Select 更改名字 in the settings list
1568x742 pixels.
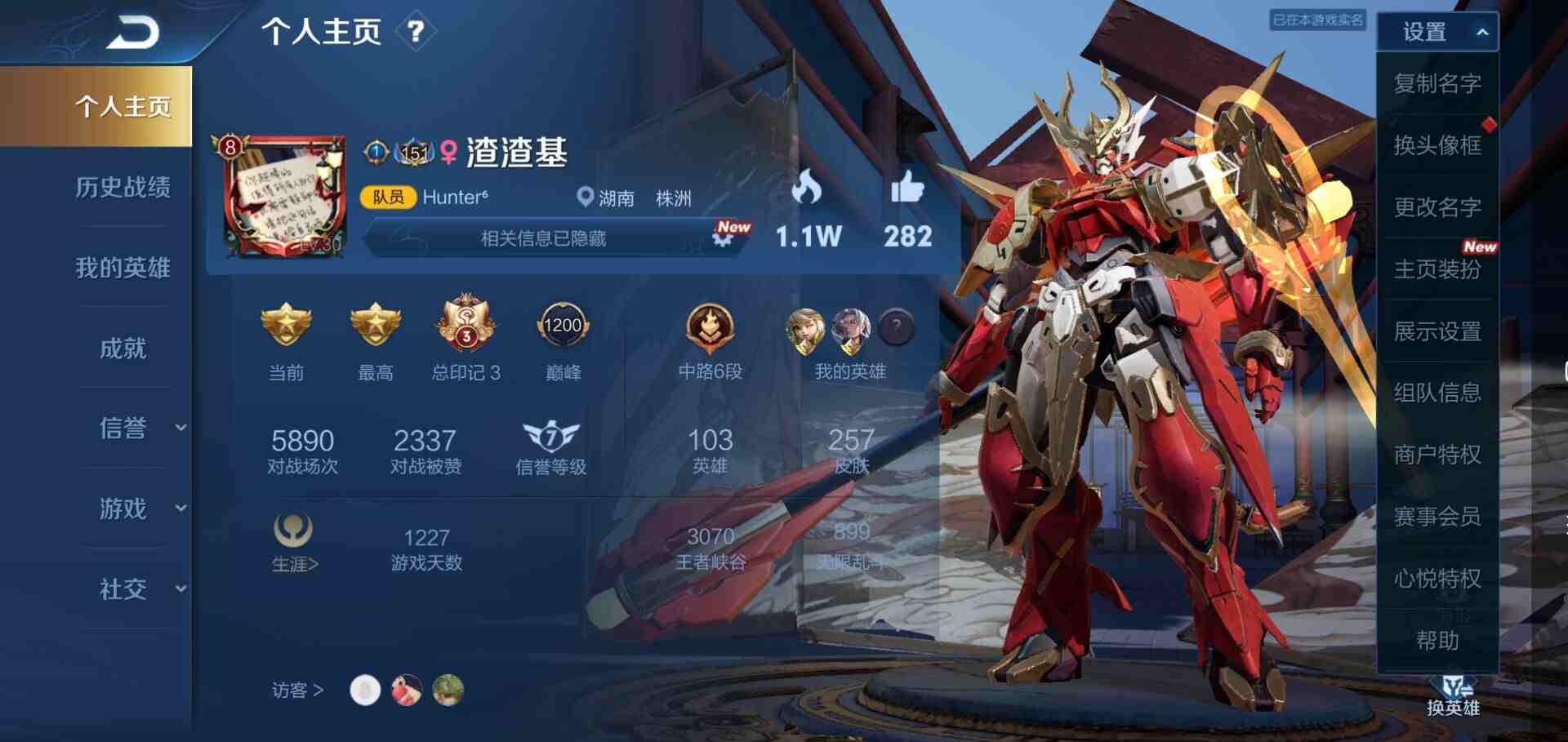(1437, 207)
